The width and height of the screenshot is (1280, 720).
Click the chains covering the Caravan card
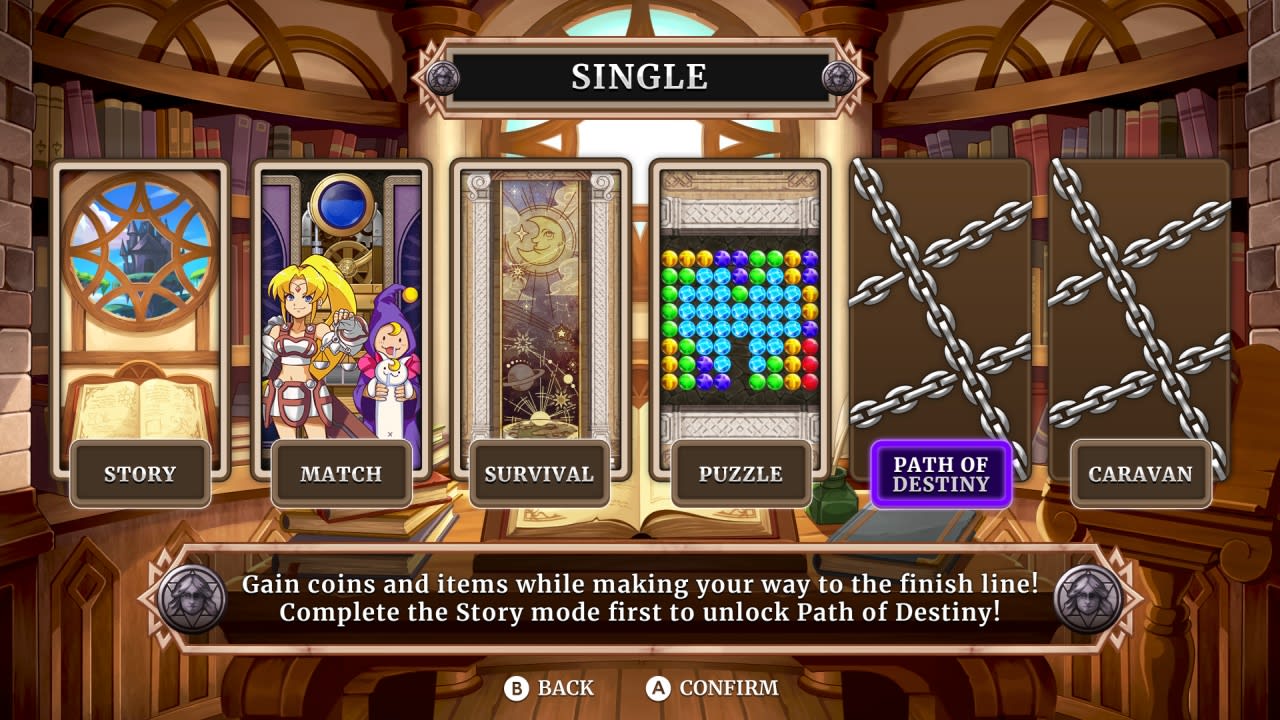1140,300
